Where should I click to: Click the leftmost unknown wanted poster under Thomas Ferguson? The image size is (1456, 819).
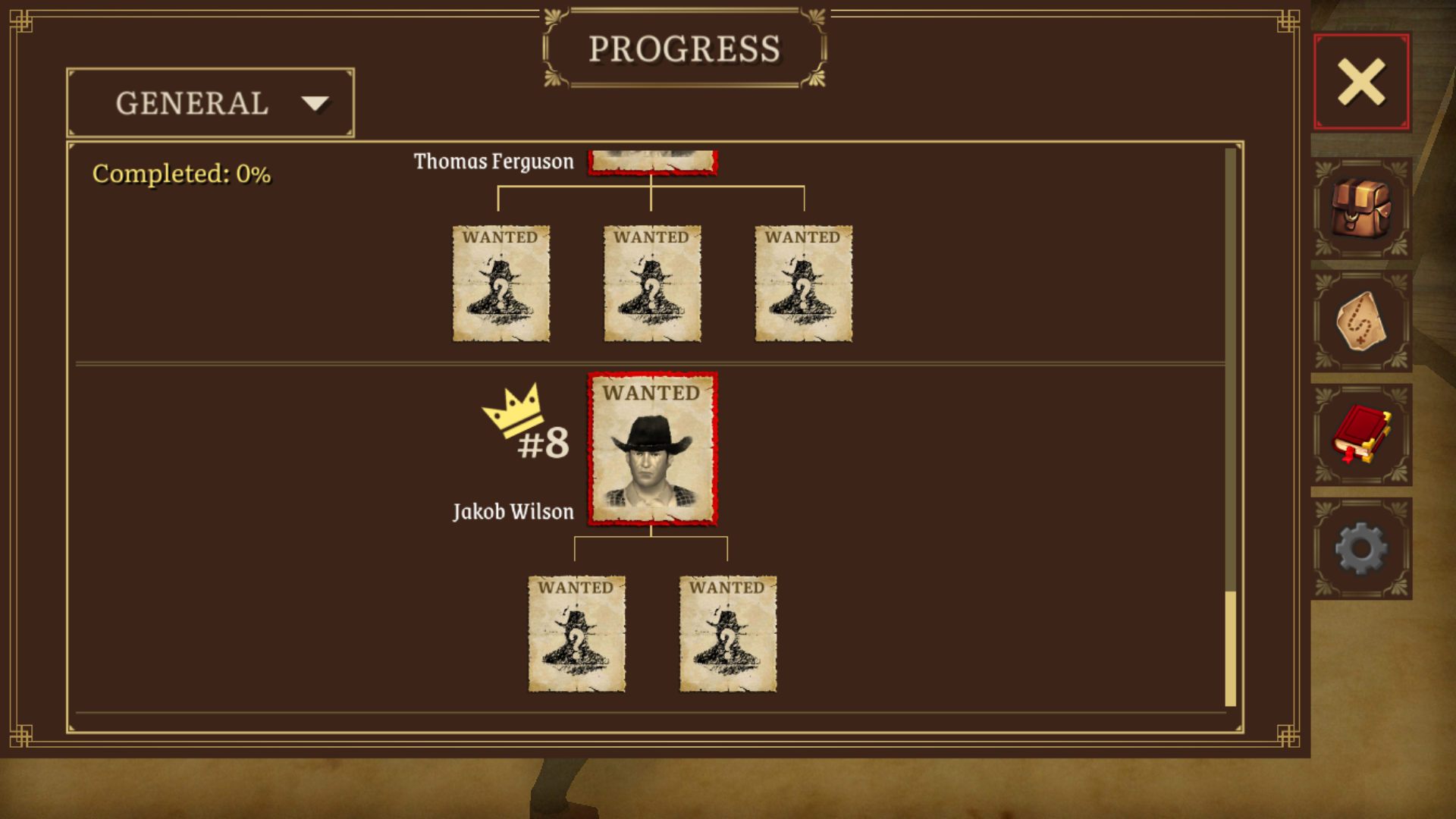click(x=500, y=283)
